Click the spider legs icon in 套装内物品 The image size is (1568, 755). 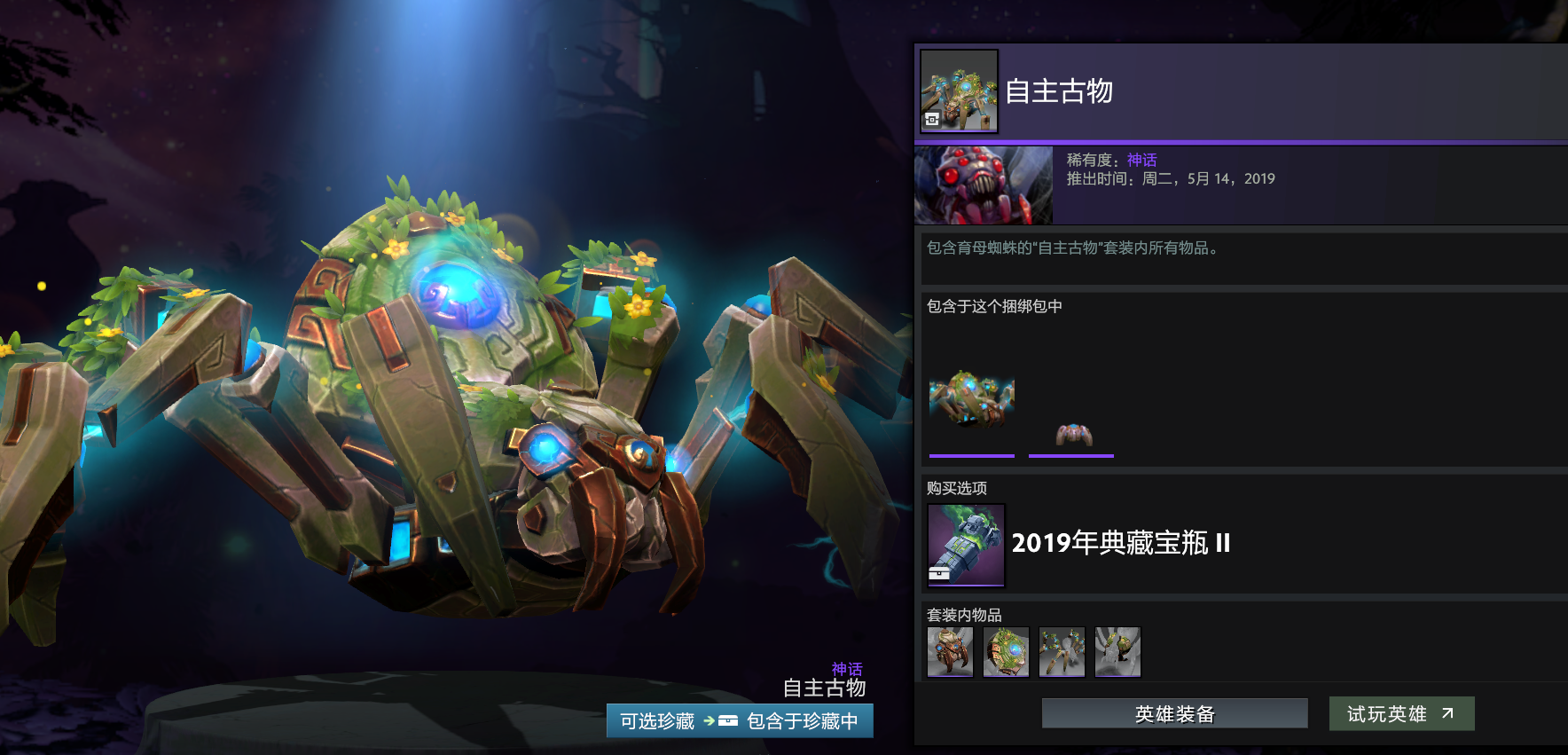point(1062,651)
